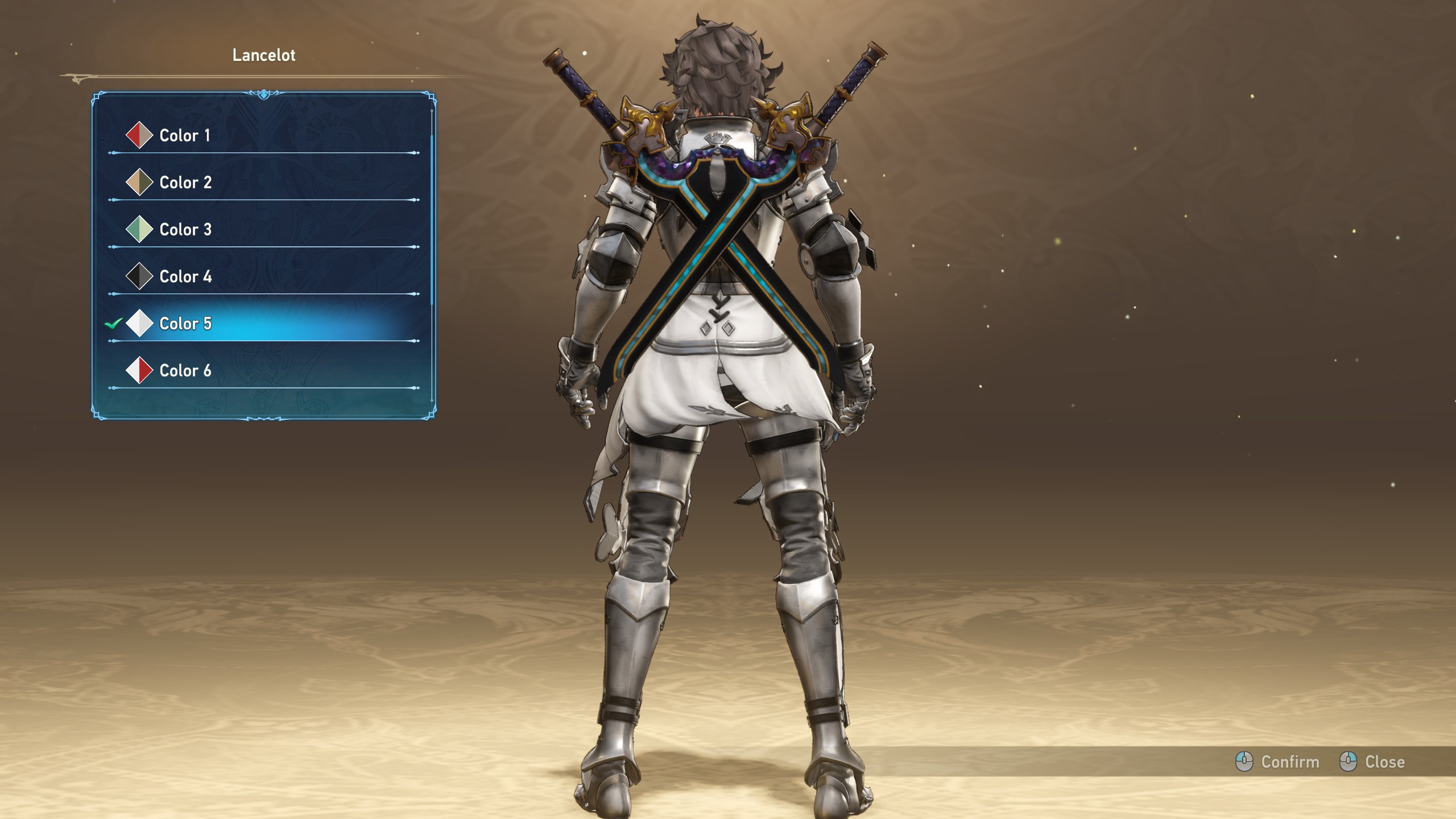Select the checked Color 5 entry

click(185, 324)
